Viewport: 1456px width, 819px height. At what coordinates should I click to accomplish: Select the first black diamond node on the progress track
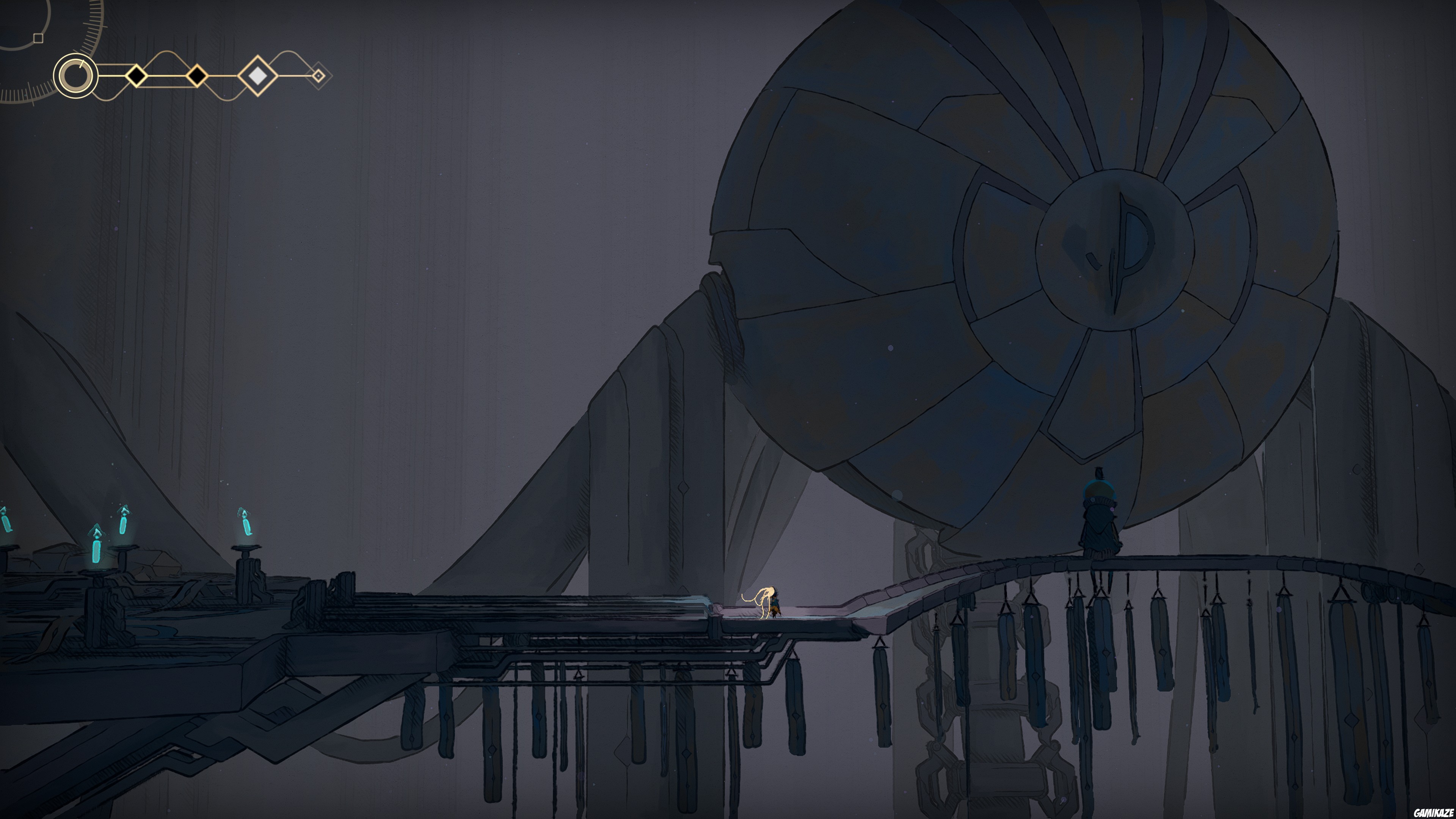[136, 76]
